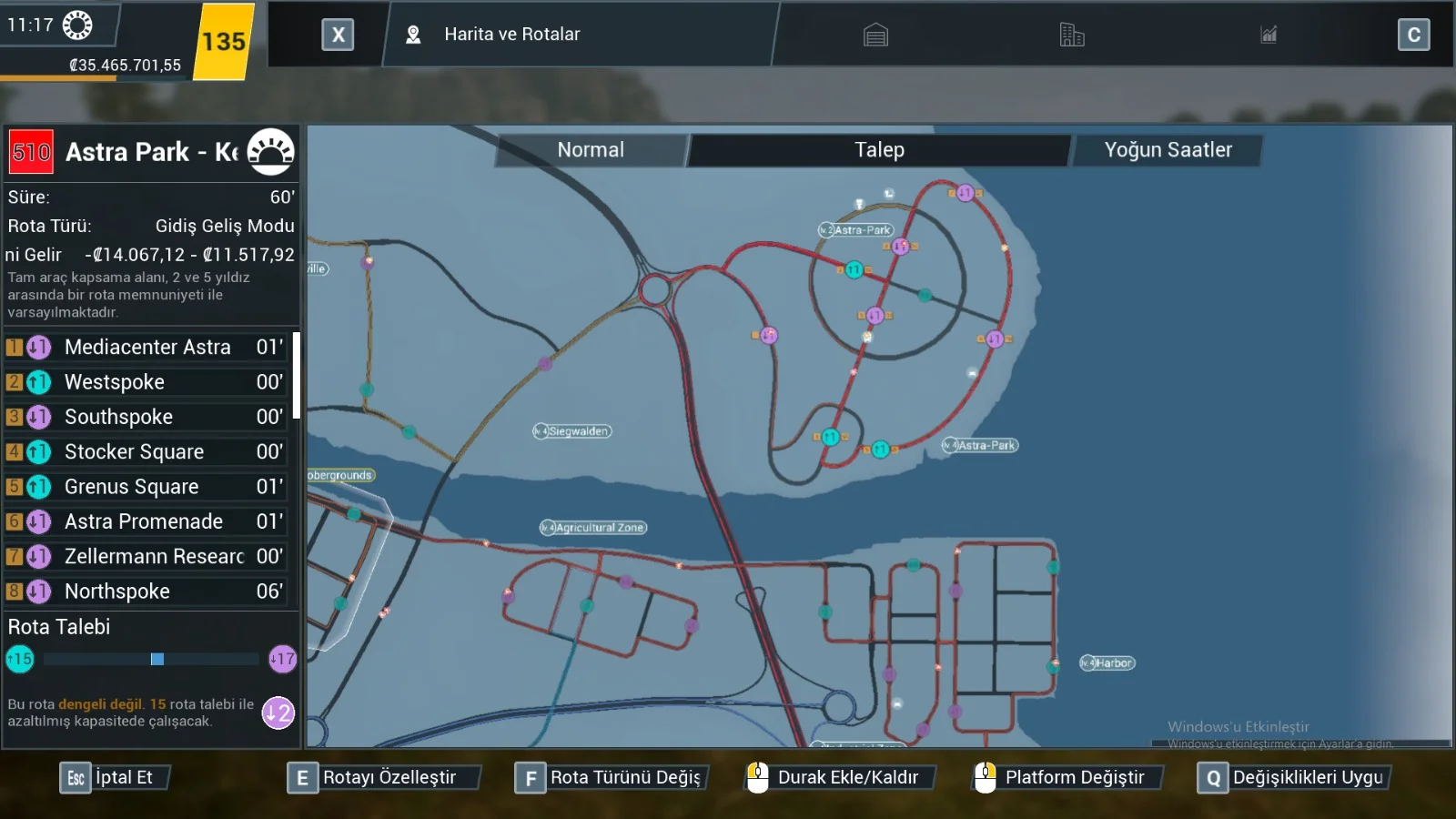Close the map with the X button
This screenshot has width=1456, height=819.
tap(338, 35)
